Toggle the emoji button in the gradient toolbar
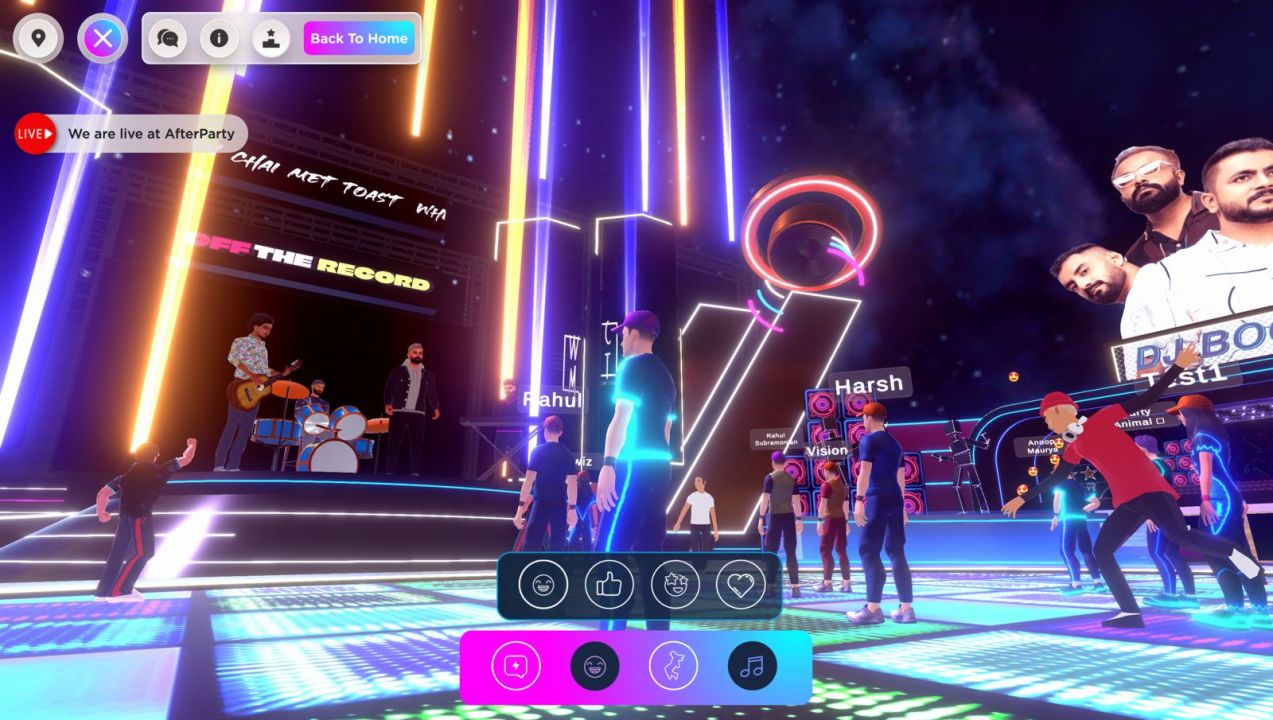The image size is (1273, 720). coord(594,666)
